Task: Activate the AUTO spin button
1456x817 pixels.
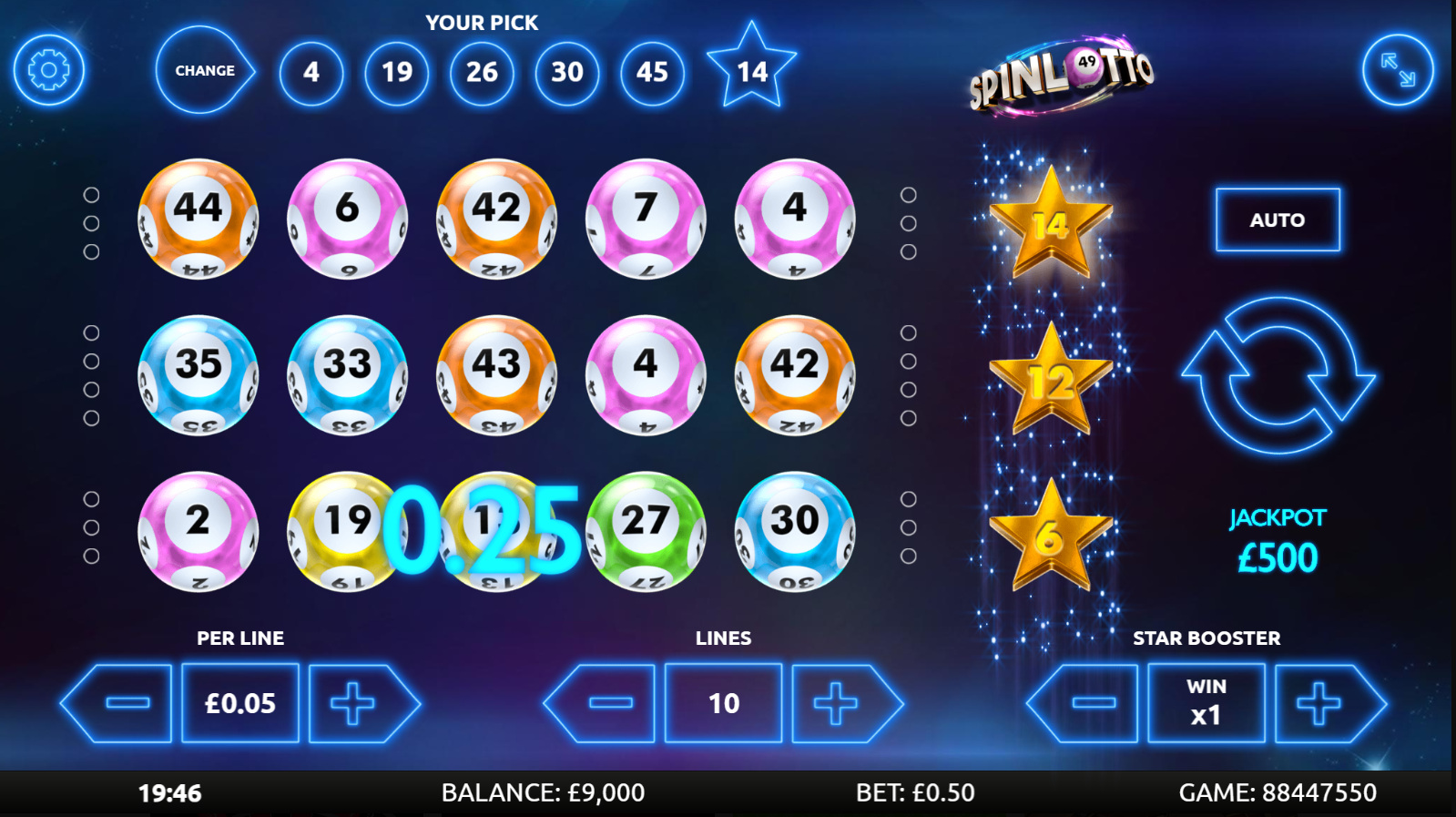Action: 1278,220
